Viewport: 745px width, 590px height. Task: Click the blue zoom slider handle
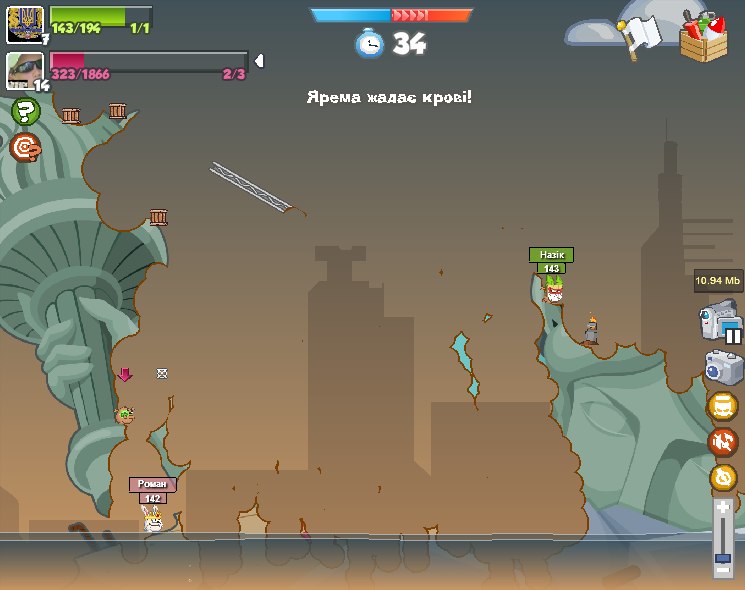(x=723, y=557)
